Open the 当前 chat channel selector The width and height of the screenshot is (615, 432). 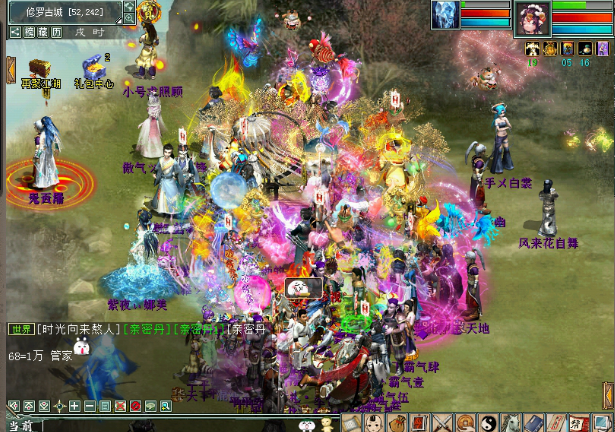pyautogui.click(x=20, y=425)
